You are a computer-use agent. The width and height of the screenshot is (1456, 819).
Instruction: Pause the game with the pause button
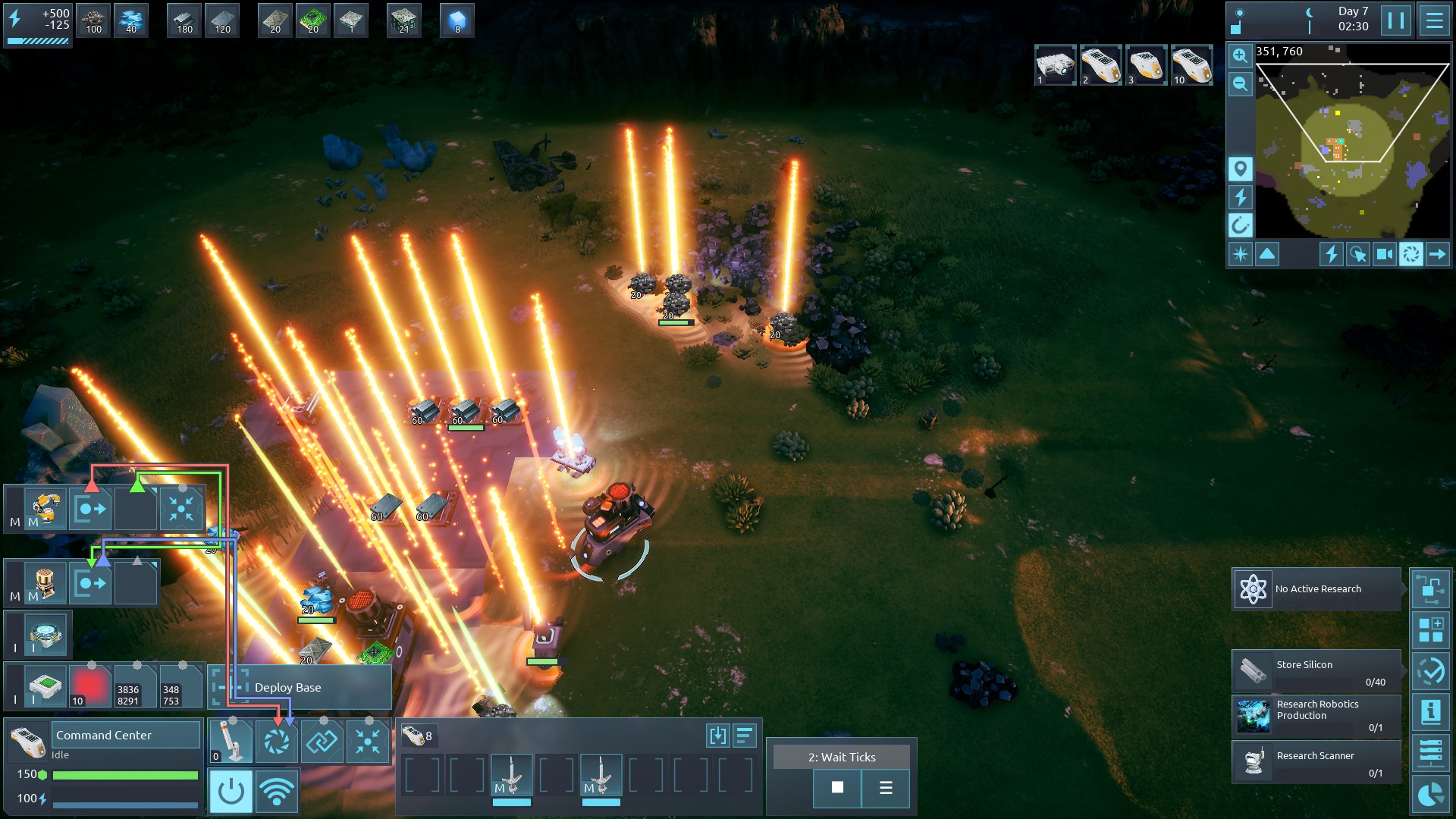(1395, 20)
